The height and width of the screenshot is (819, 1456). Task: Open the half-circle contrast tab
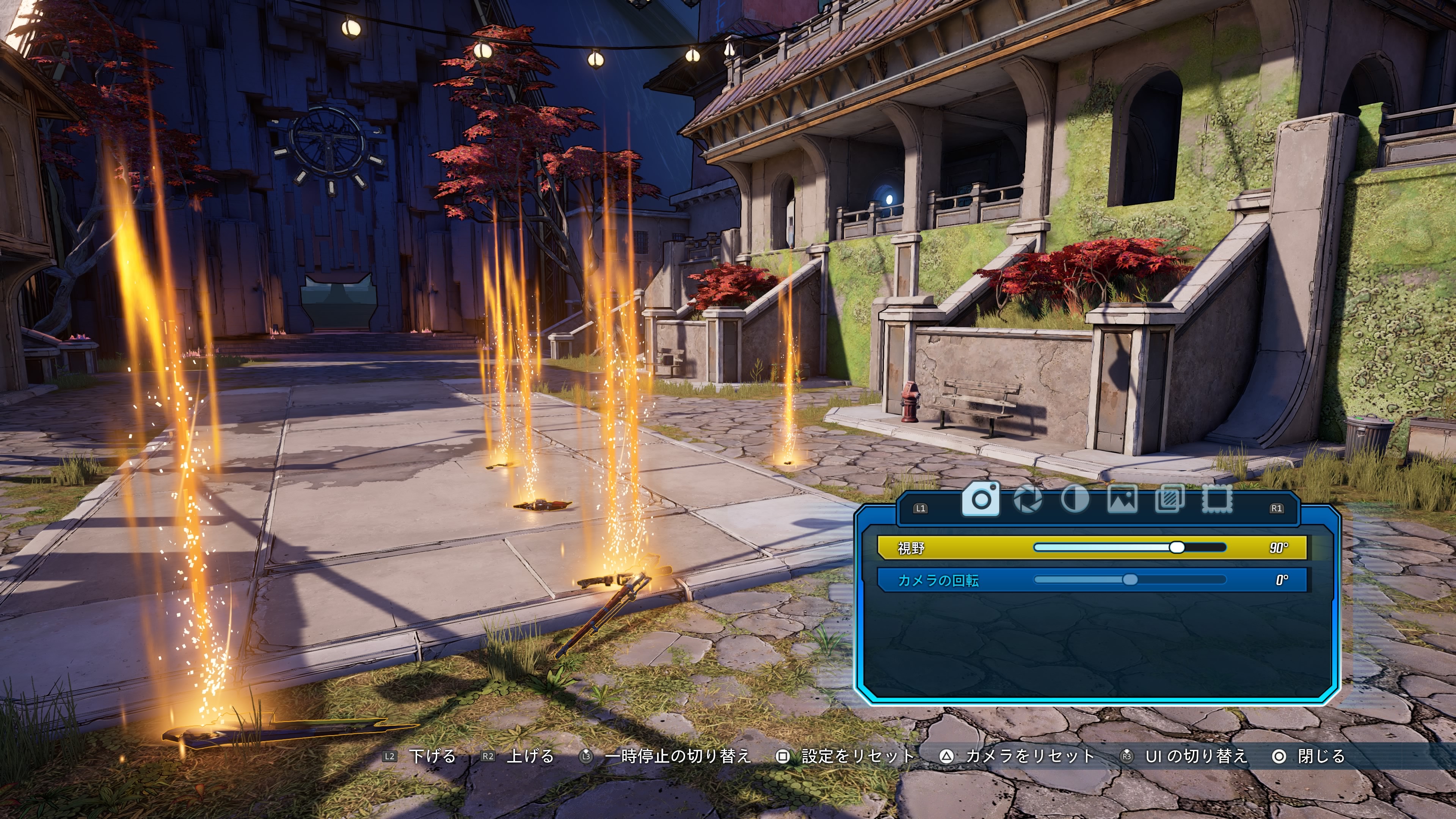[1075, 499]
